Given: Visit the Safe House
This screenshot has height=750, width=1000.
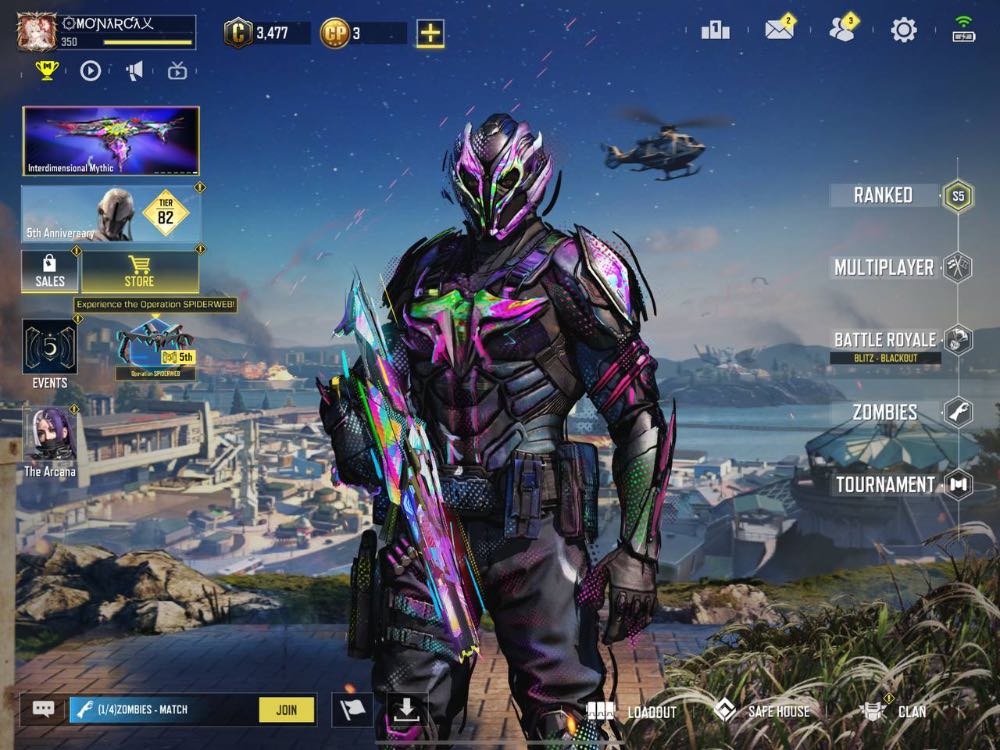Looking at the screenshot, I should click(x=762, y=712).
